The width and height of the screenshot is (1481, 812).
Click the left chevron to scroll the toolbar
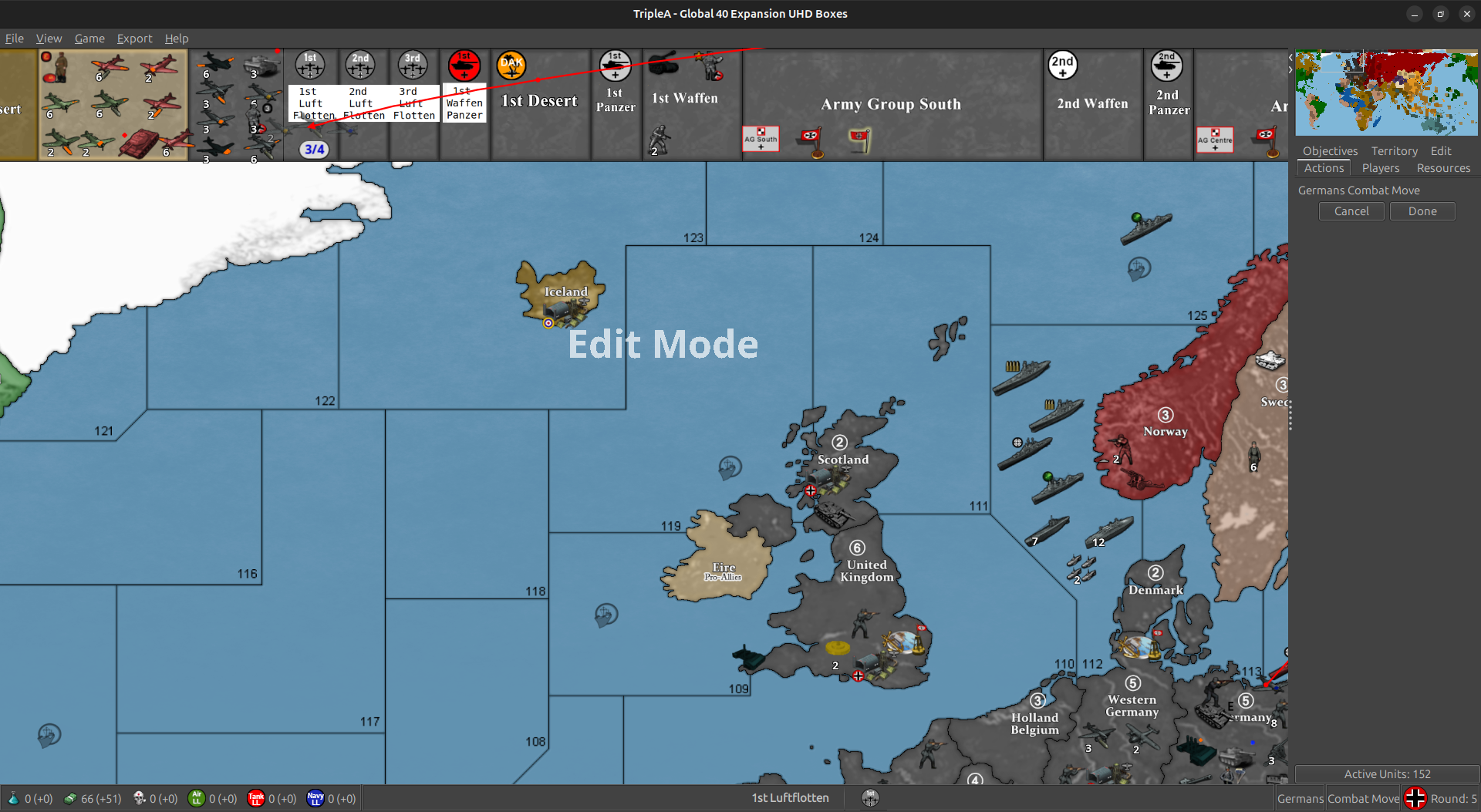tap(1289, 58)
